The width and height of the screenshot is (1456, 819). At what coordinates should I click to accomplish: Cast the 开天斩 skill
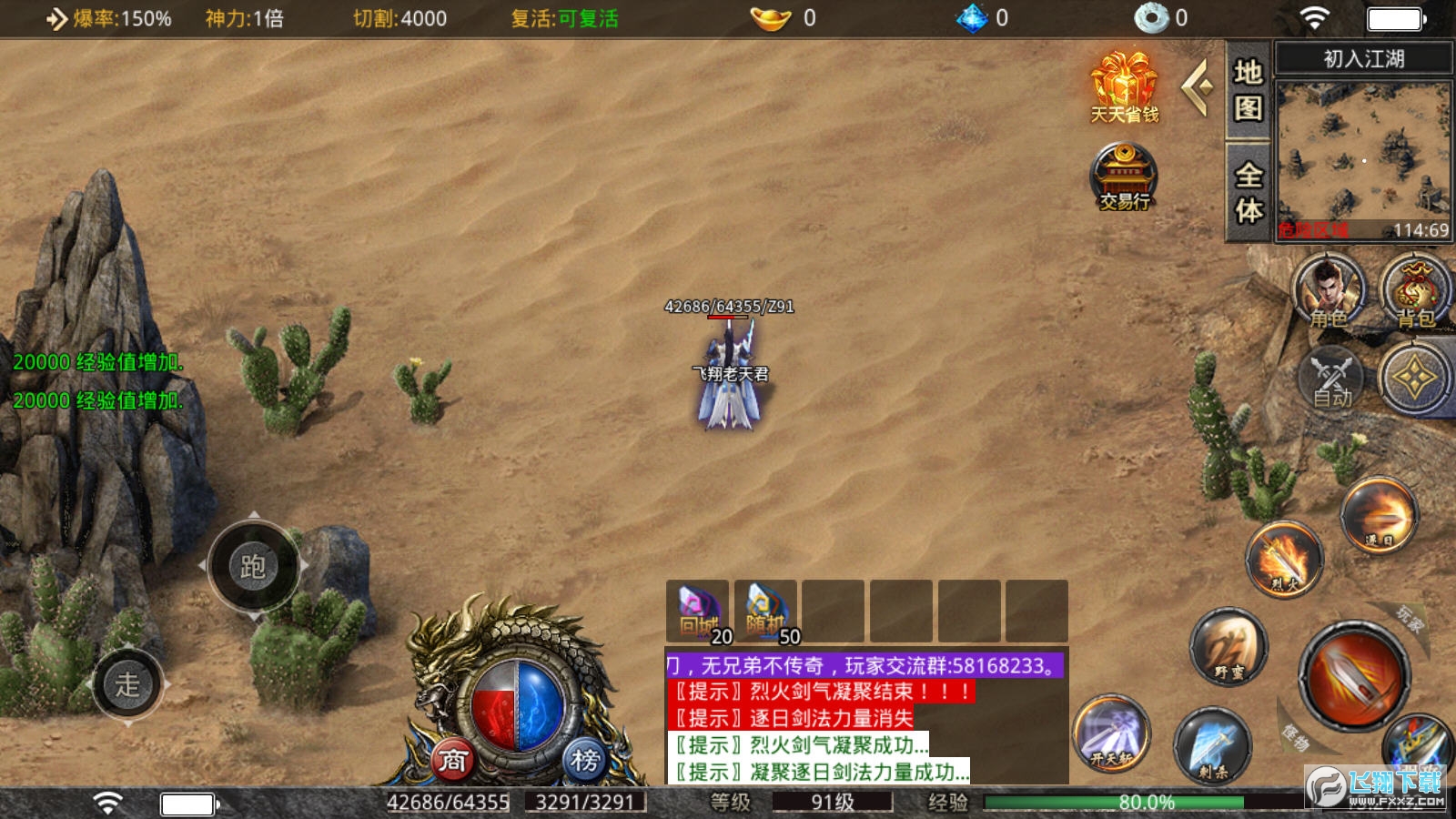pyautogui.click(x=1111, y=733)
